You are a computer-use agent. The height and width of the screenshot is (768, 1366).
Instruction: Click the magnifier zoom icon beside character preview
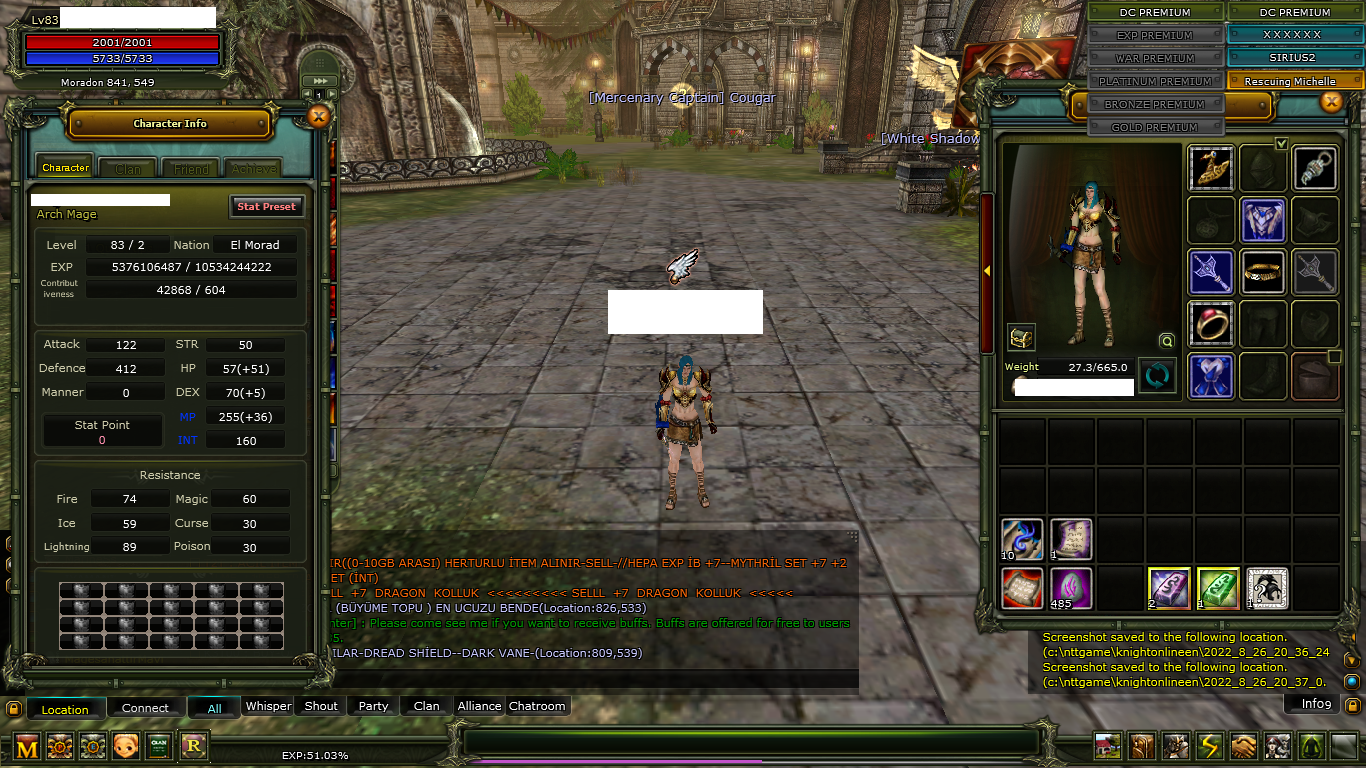click(x=1165, y=341)
